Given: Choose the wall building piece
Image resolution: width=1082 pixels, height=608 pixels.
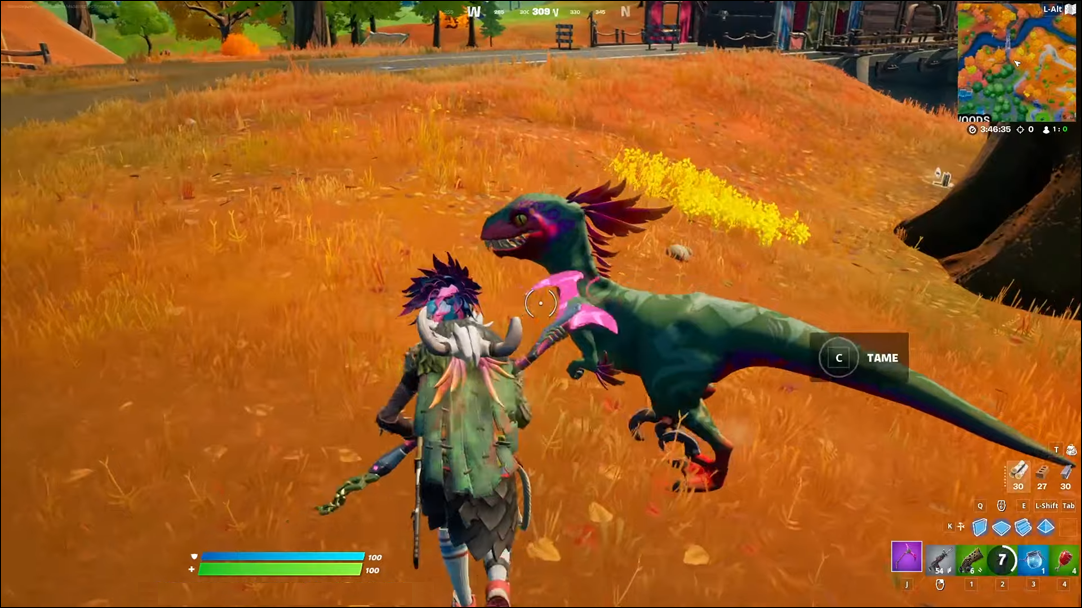Looking at the screenshot, I should point(980,527).
